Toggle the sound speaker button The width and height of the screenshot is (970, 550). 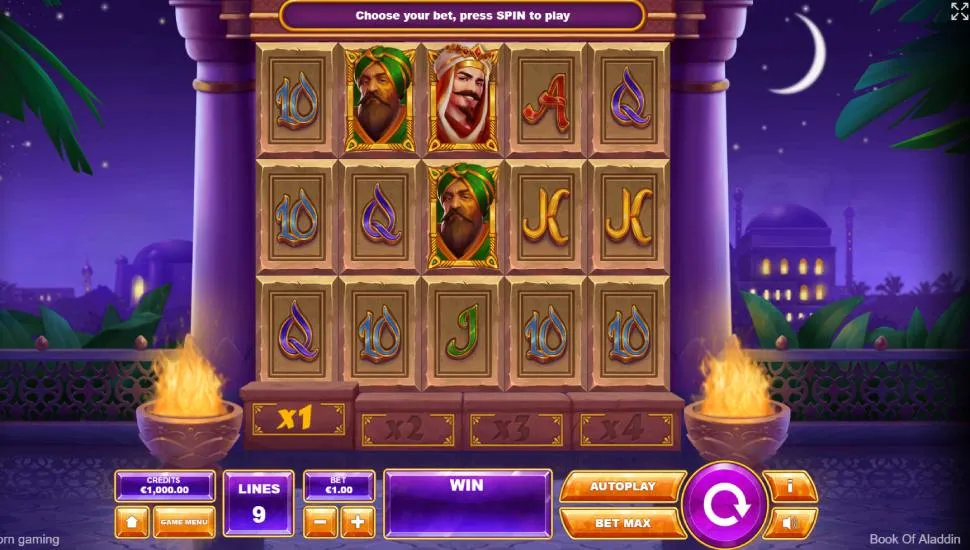pyautogui.click(x=790, y=522)
